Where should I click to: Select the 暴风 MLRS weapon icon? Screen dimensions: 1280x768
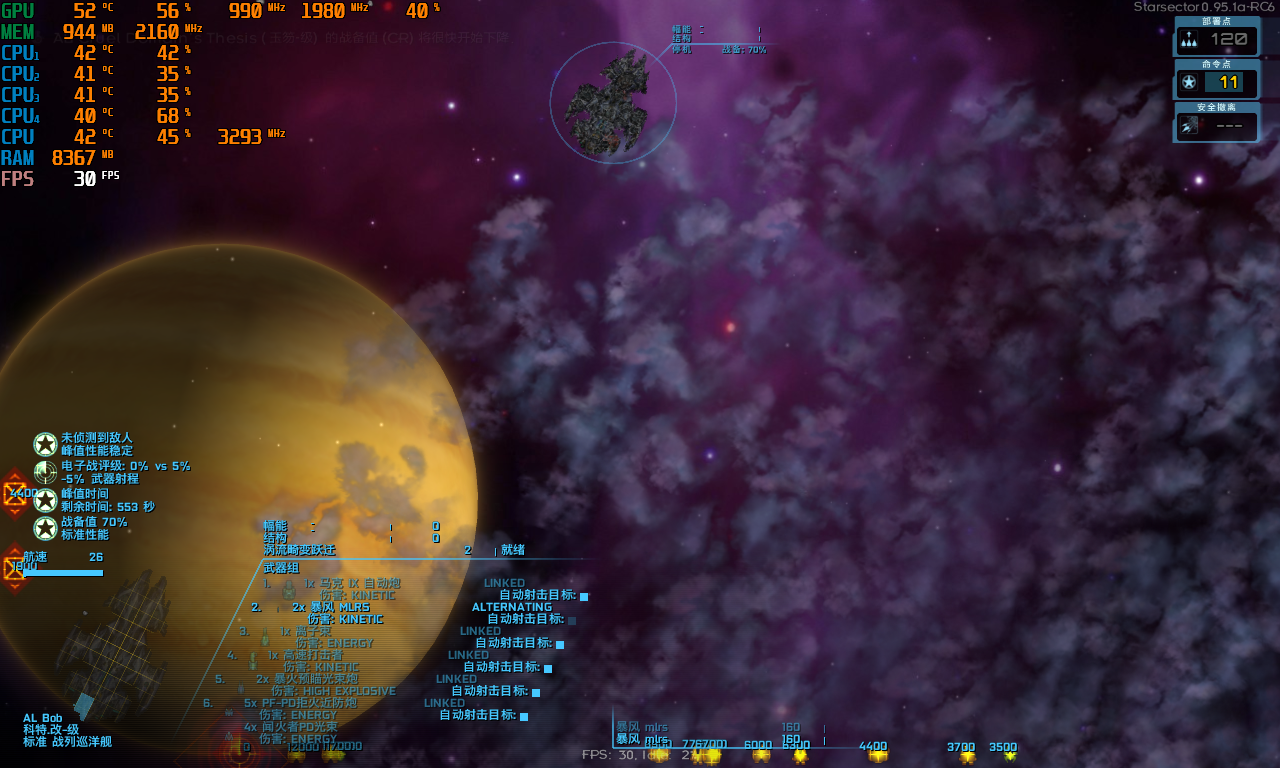point(277,608)
